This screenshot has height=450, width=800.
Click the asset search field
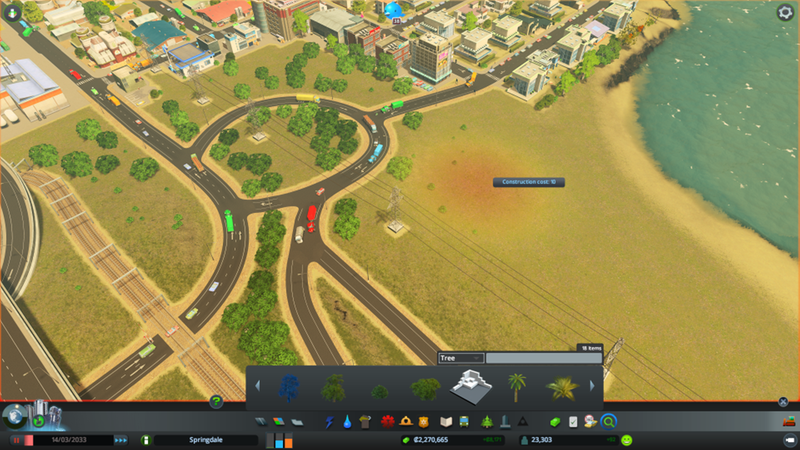[x=543, y=357]
